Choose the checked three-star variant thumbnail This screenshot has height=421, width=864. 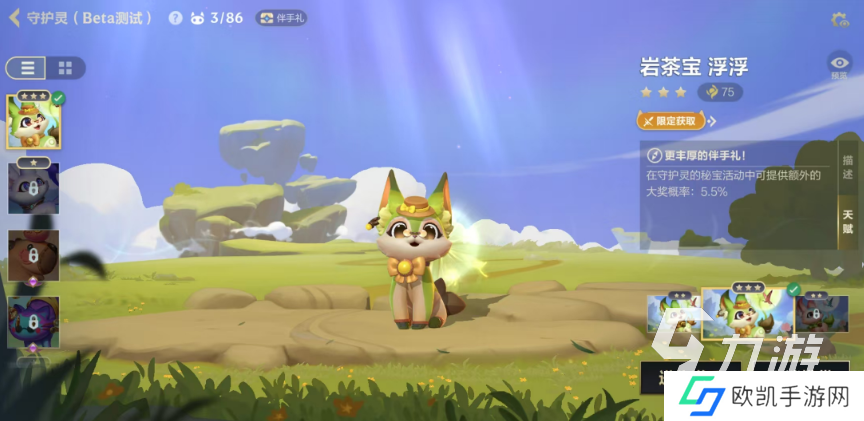[x=747, y=312]
